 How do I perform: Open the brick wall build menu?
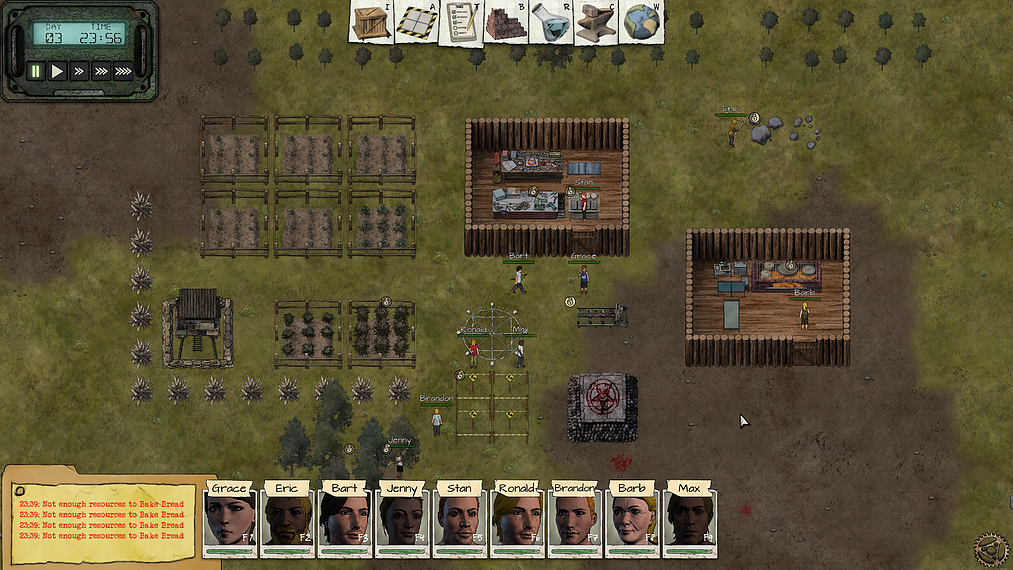coord(506,22)
